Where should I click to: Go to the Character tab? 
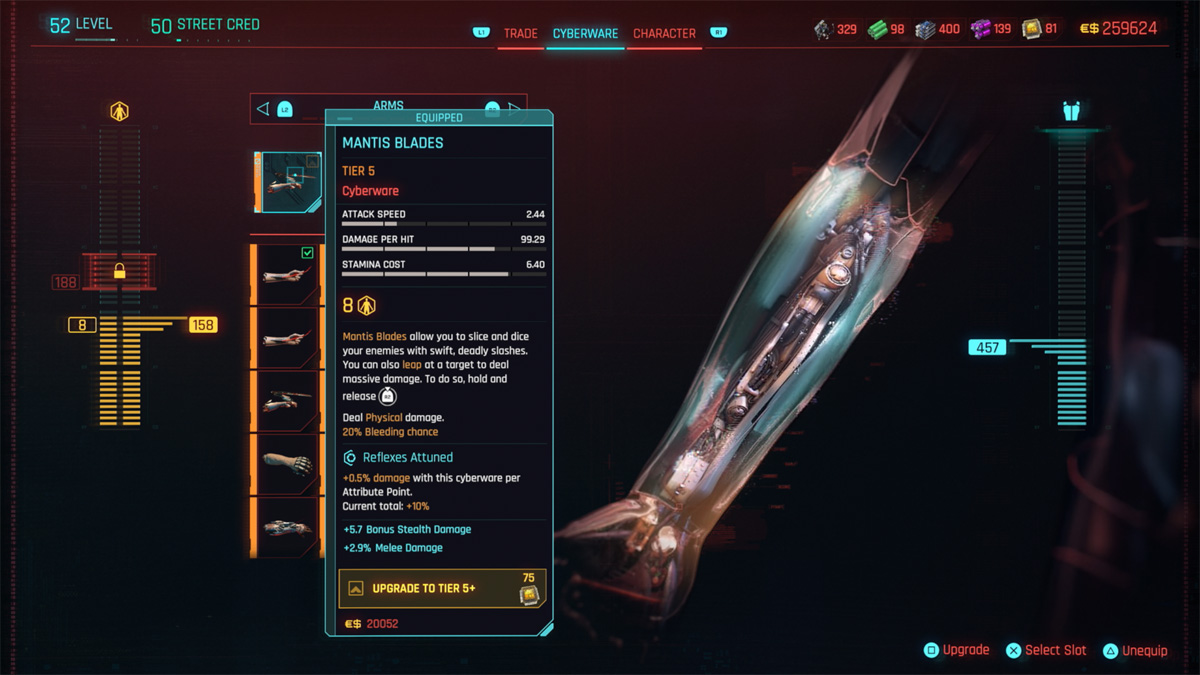tap(664, 33)
